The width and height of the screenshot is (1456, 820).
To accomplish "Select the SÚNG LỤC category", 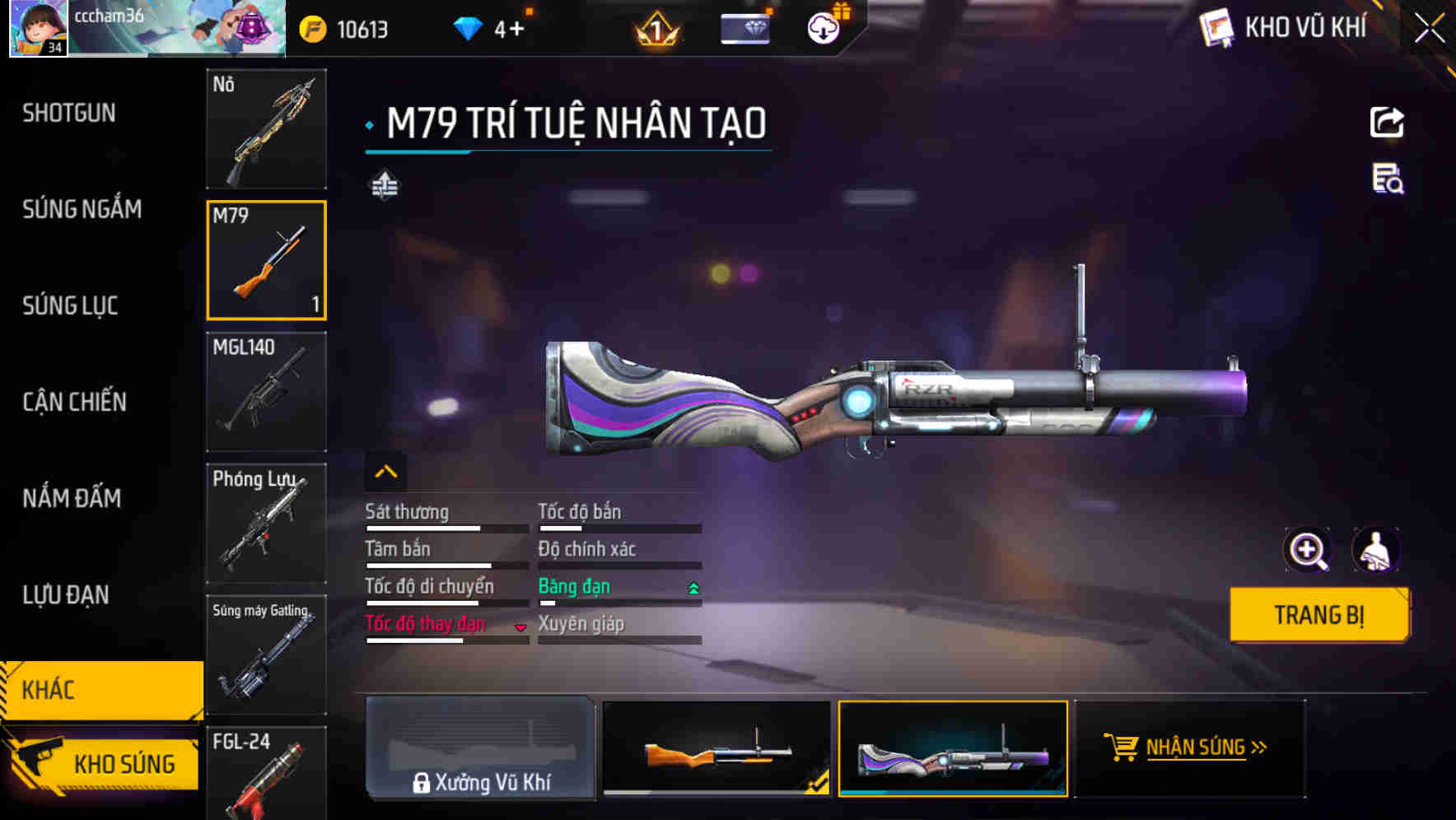I will [x=70, y=305].
